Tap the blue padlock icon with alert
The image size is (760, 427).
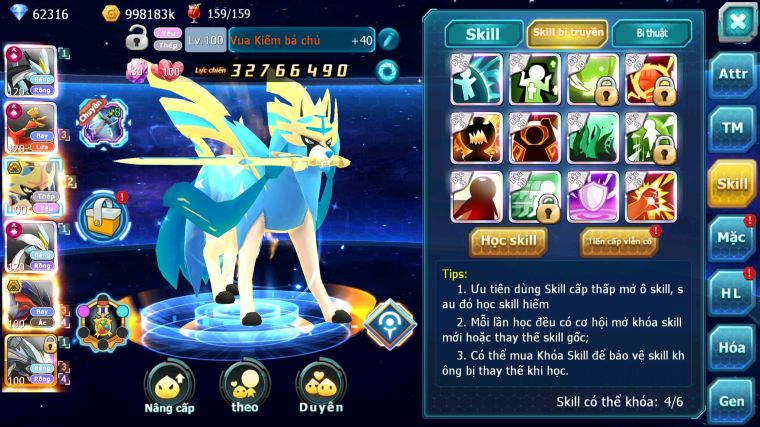102,214
